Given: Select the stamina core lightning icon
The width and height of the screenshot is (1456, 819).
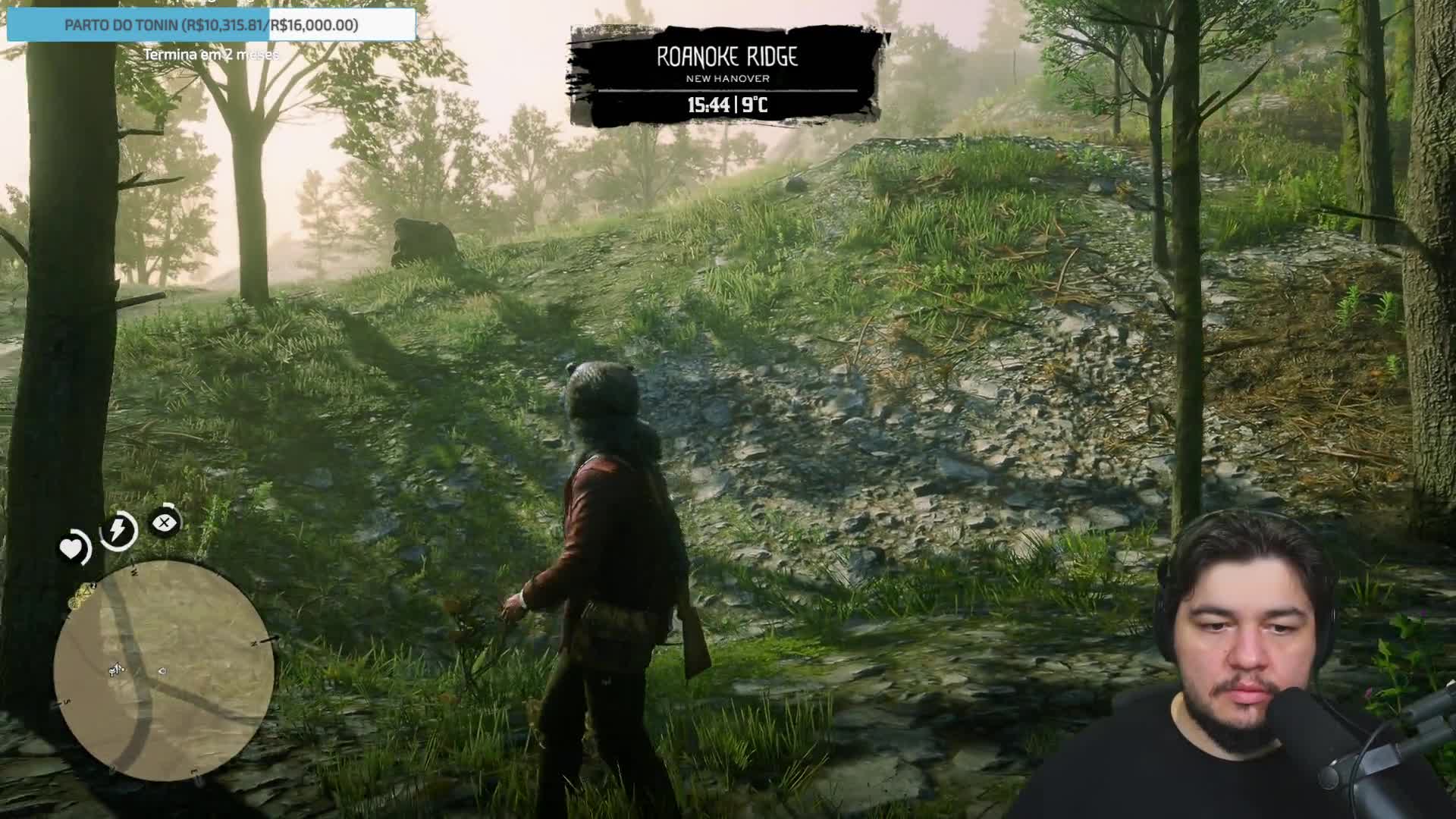Looking at the screenshot, I should [118, 529].
